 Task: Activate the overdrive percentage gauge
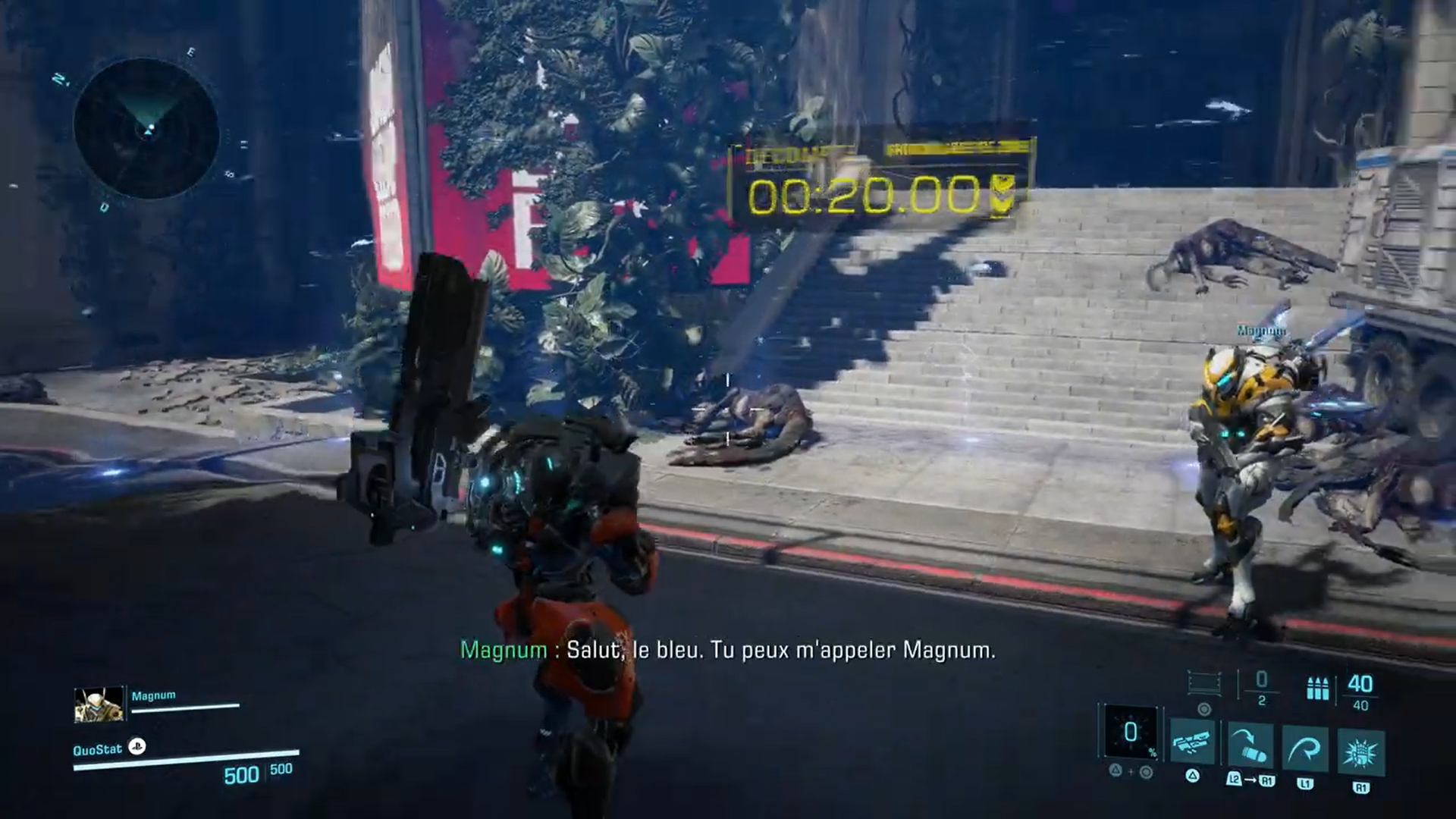click(1131, 733)
